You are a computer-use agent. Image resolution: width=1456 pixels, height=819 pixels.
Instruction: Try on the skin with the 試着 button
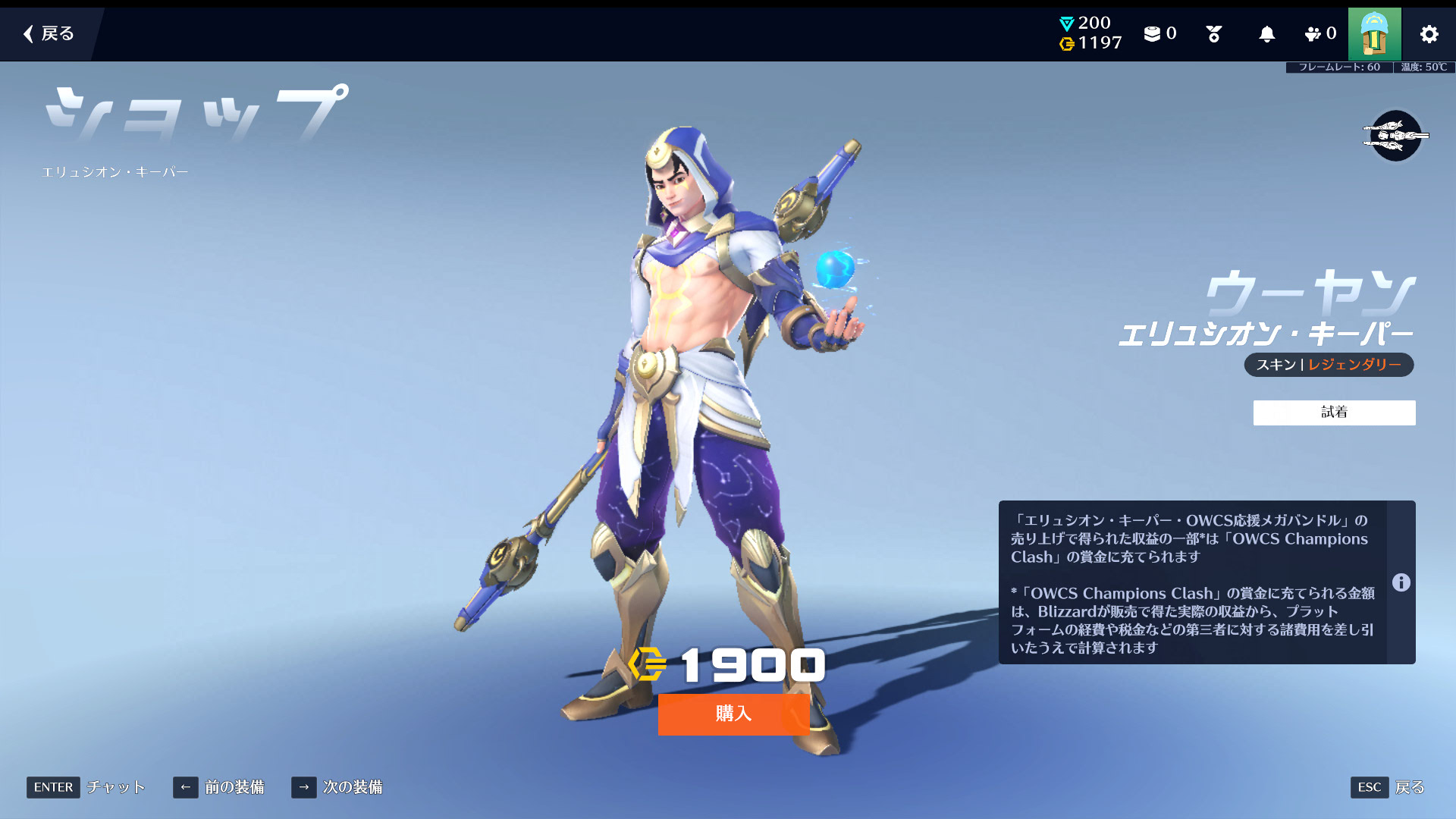click(x=1334, y=413)
